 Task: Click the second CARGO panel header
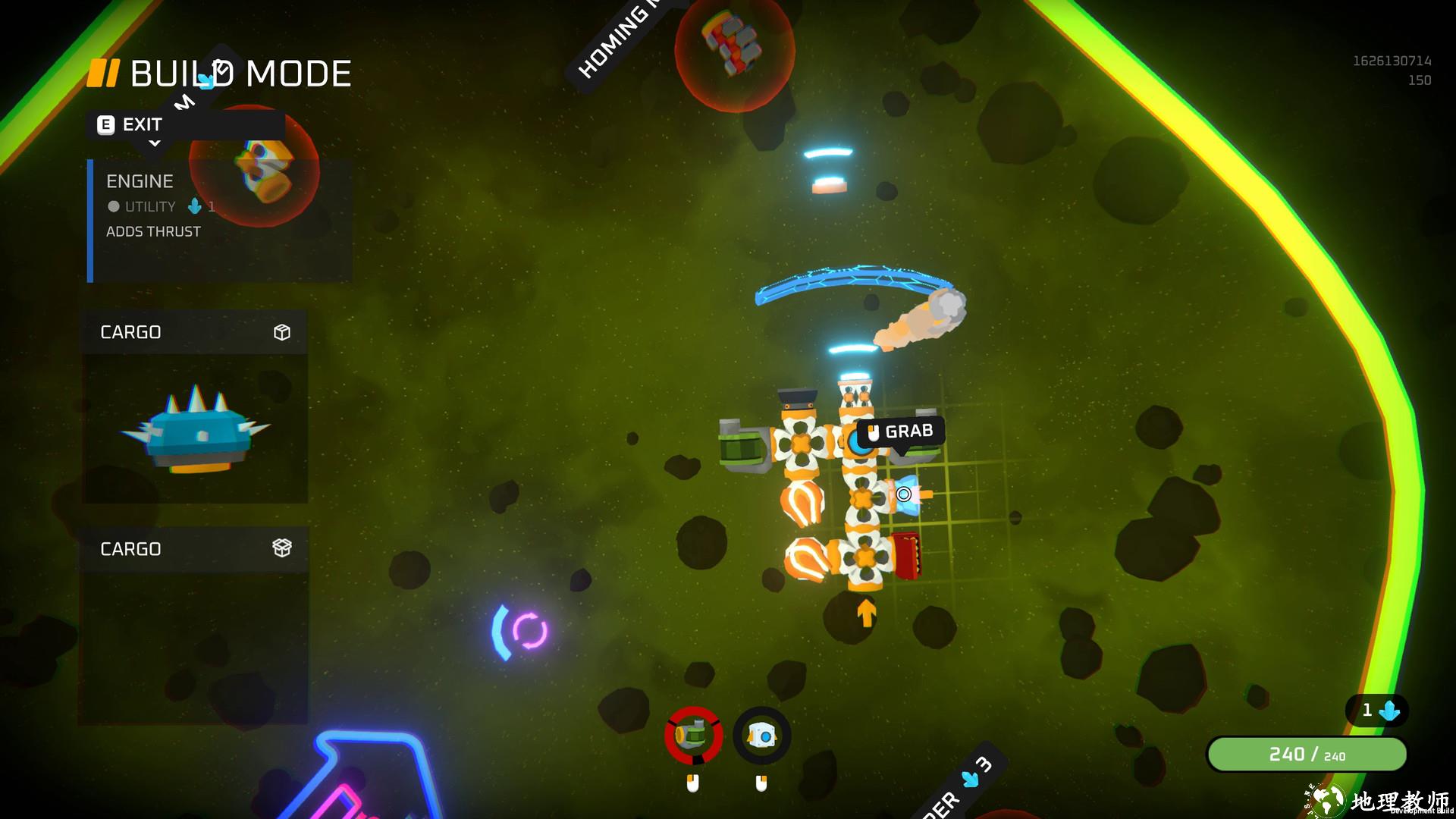194,549
